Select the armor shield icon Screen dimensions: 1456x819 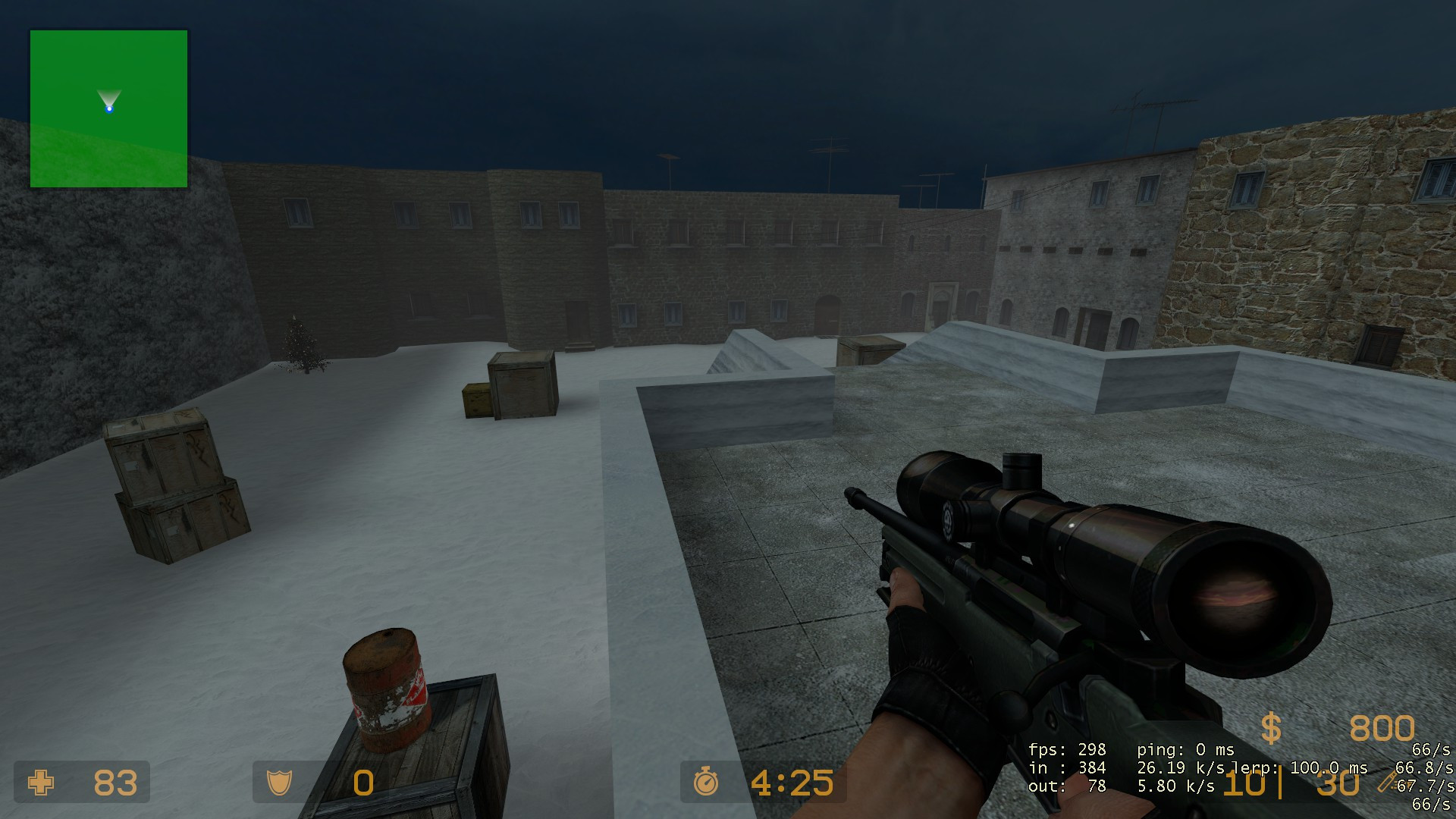(x=278, y=783)
